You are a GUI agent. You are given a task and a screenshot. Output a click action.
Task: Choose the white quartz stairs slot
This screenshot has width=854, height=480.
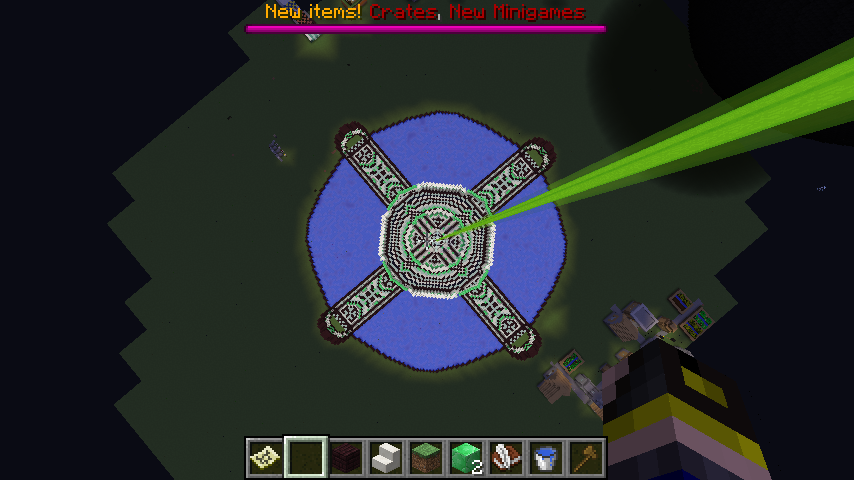point(385,457)
